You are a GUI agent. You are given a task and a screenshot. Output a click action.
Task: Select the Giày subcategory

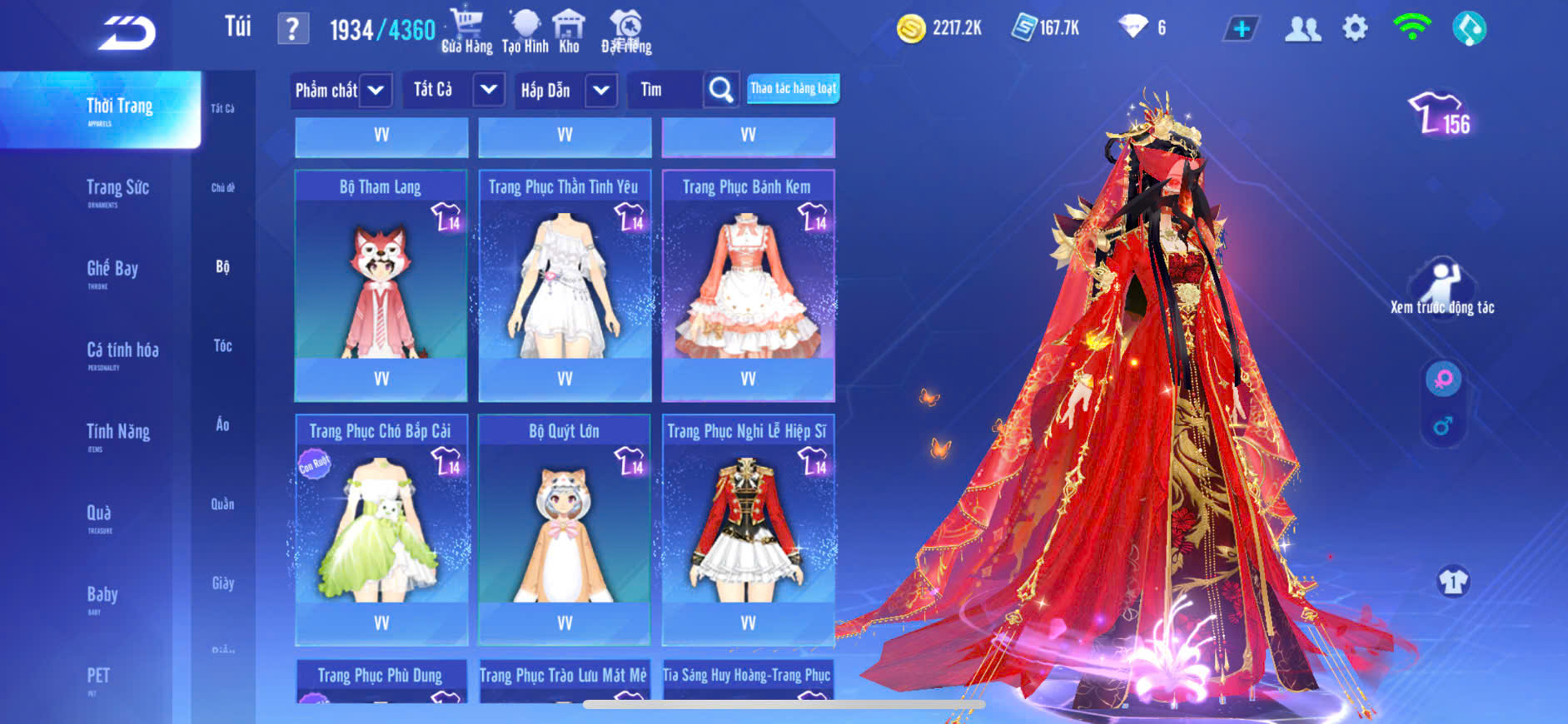pos(222,583)
